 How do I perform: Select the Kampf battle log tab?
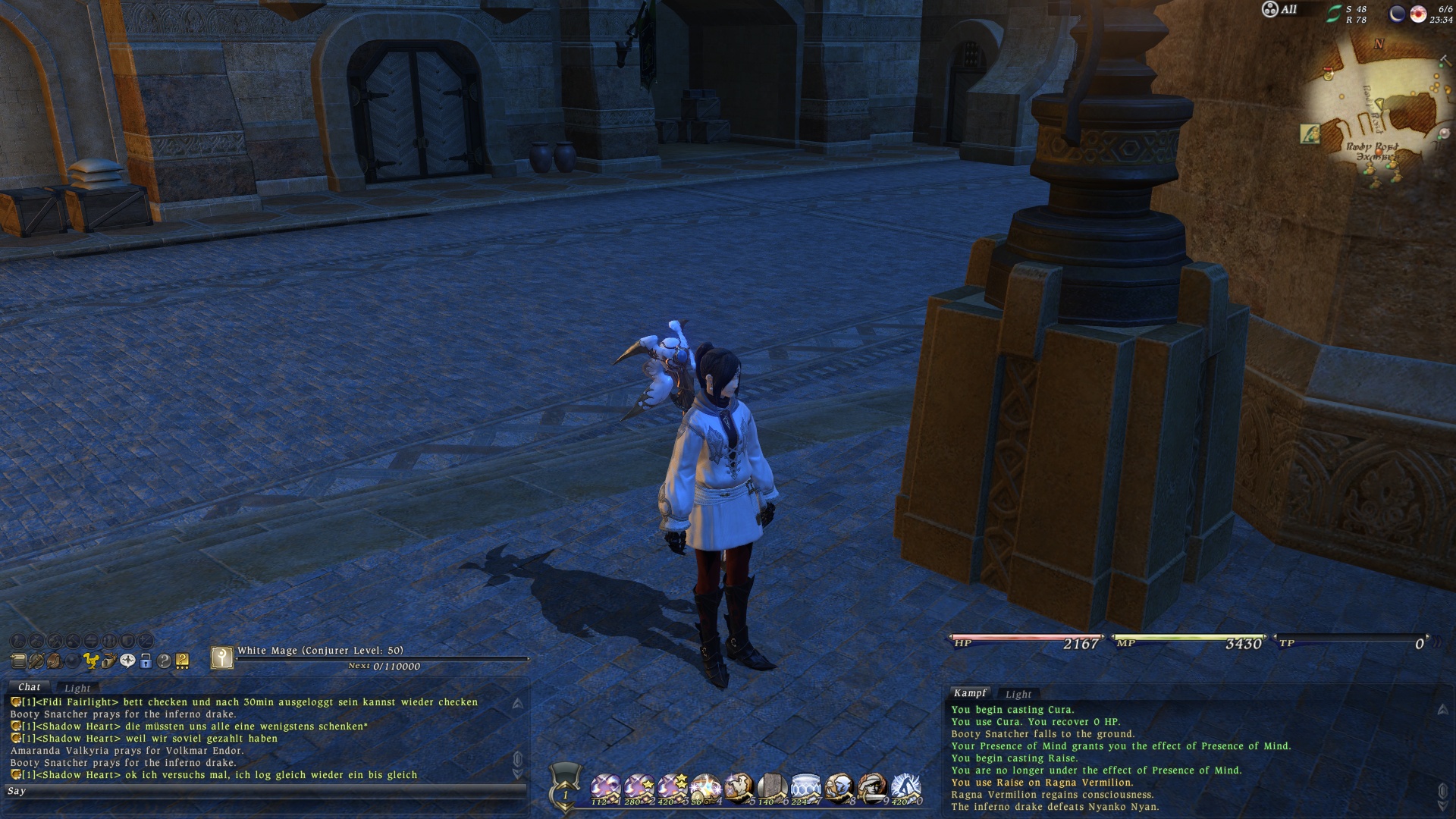pos(970,693)
